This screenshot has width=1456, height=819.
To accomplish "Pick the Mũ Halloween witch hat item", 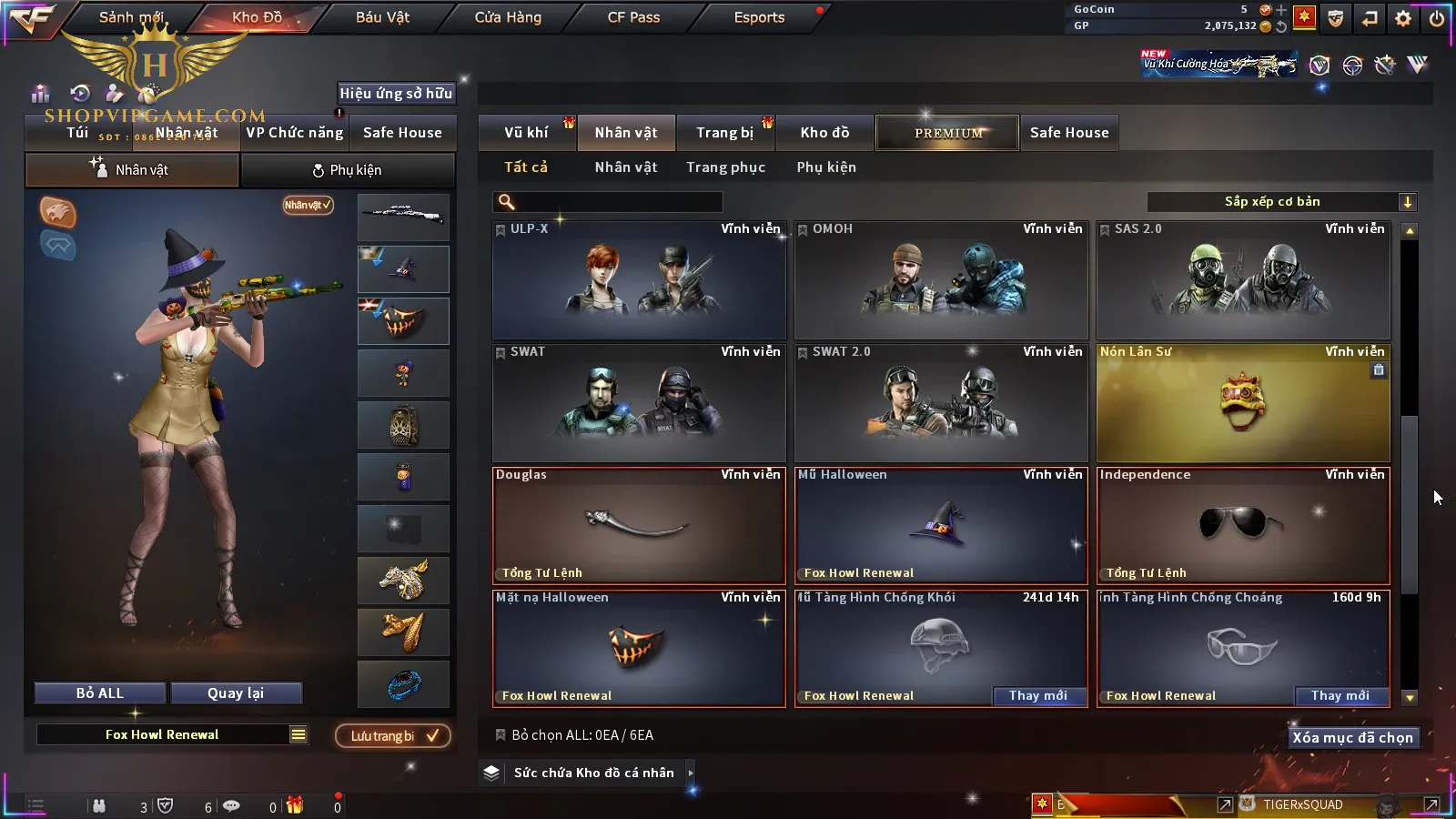I will (x=941, y=526).
